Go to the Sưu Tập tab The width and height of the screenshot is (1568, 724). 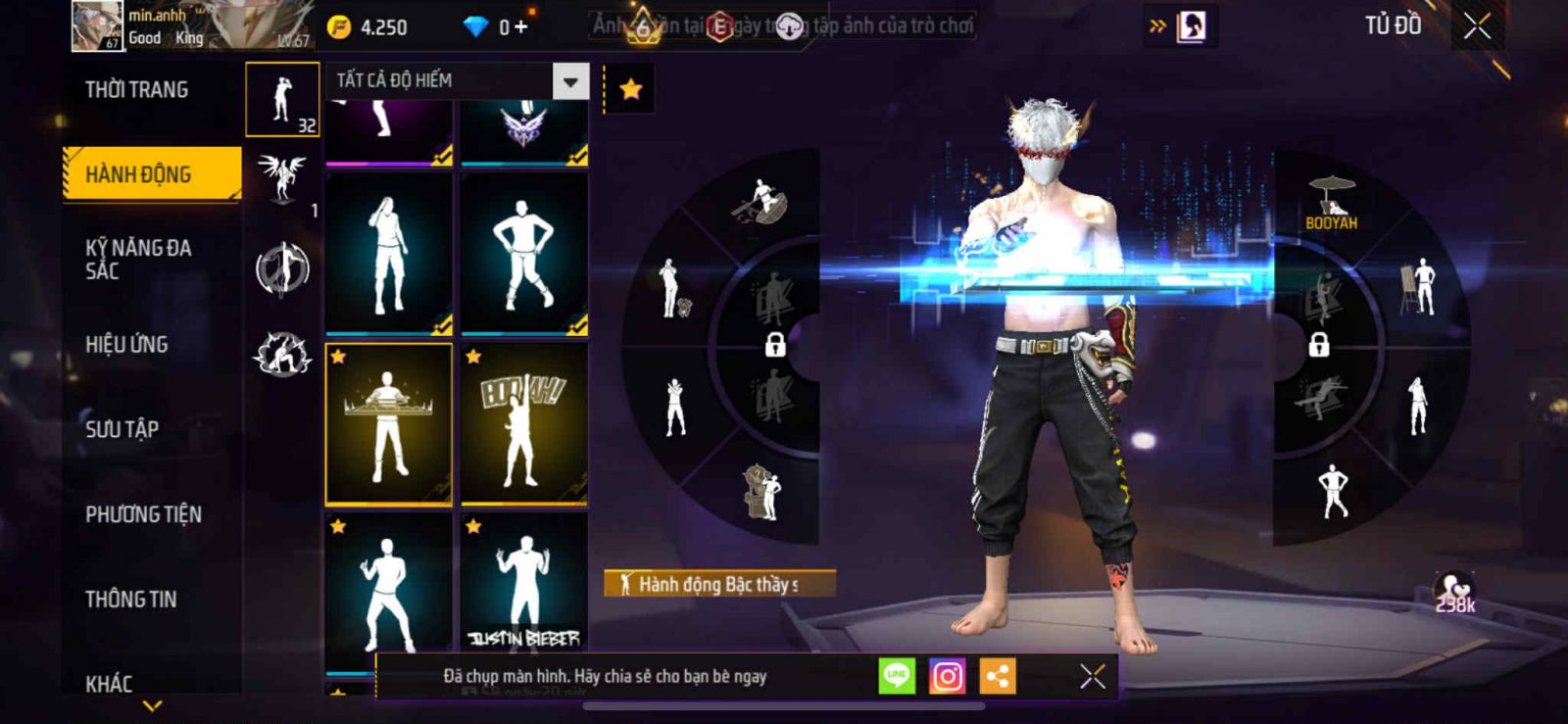click(122, 429)
